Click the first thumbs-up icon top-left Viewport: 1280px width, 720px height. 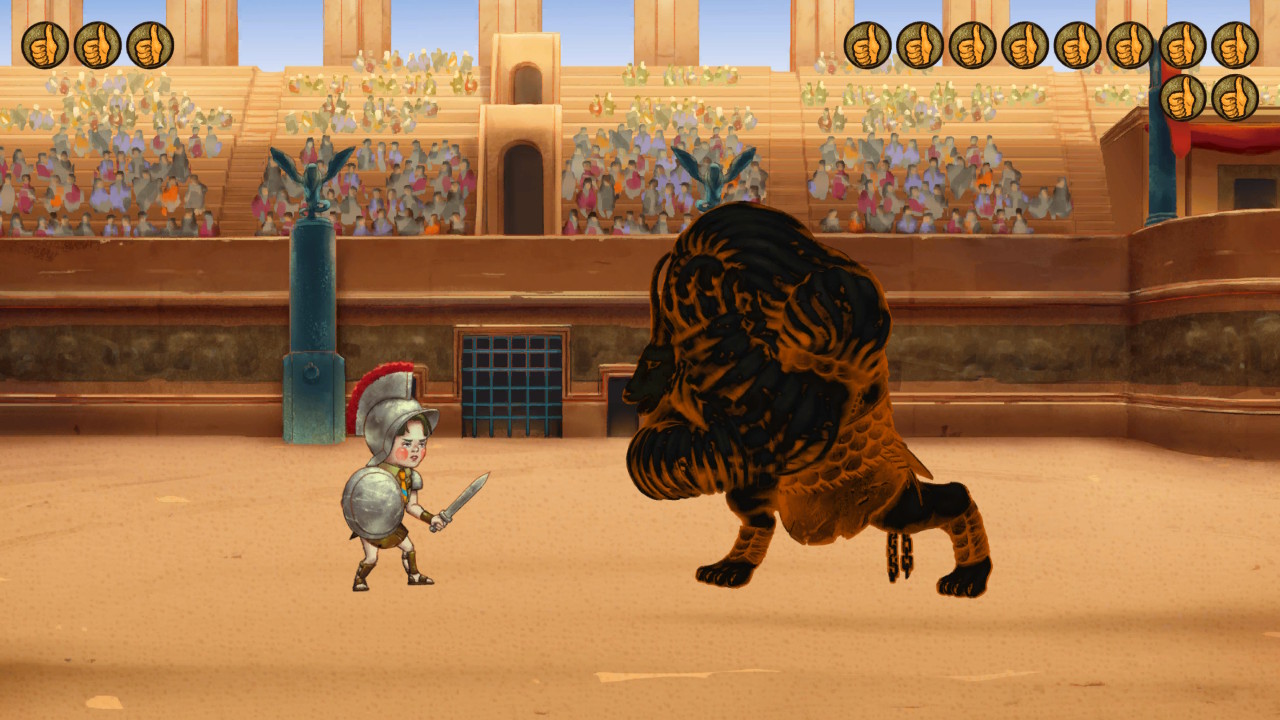point(45,43)
